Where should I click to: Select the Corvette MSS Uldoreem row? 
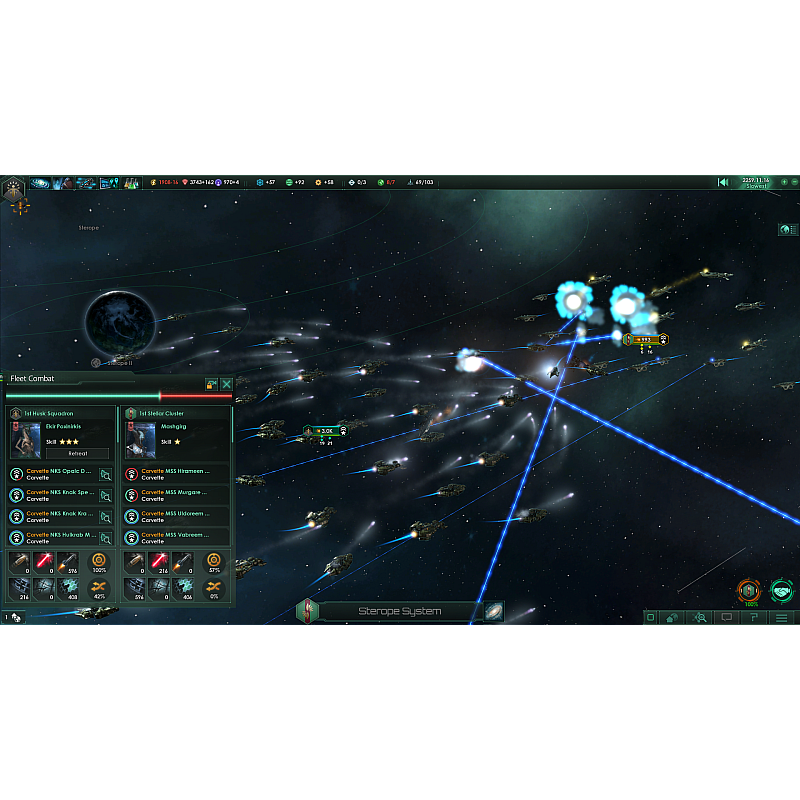coord(175,516)
